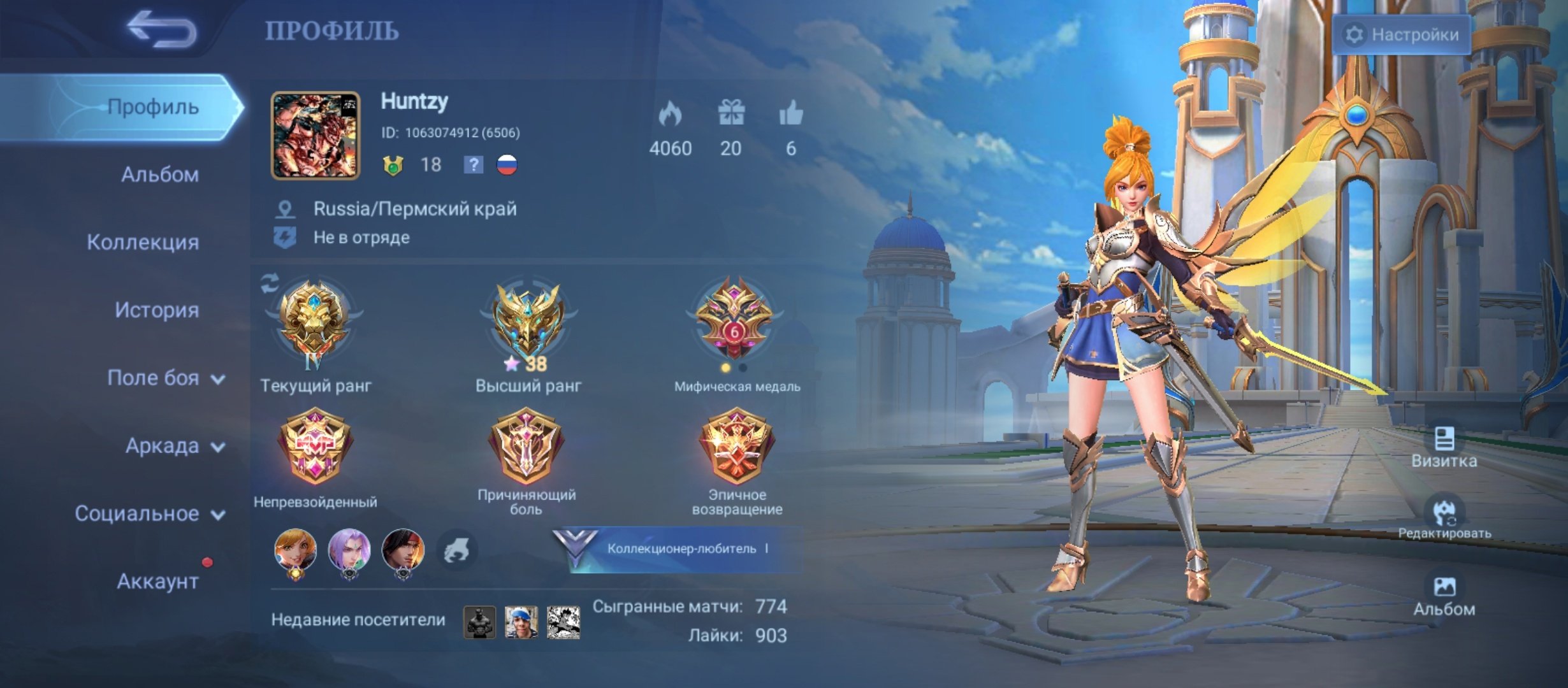Screen dimensions: 1568x688
Task: Switch to the Альбом sidebar tab
Action: click(x=159, y=175)
